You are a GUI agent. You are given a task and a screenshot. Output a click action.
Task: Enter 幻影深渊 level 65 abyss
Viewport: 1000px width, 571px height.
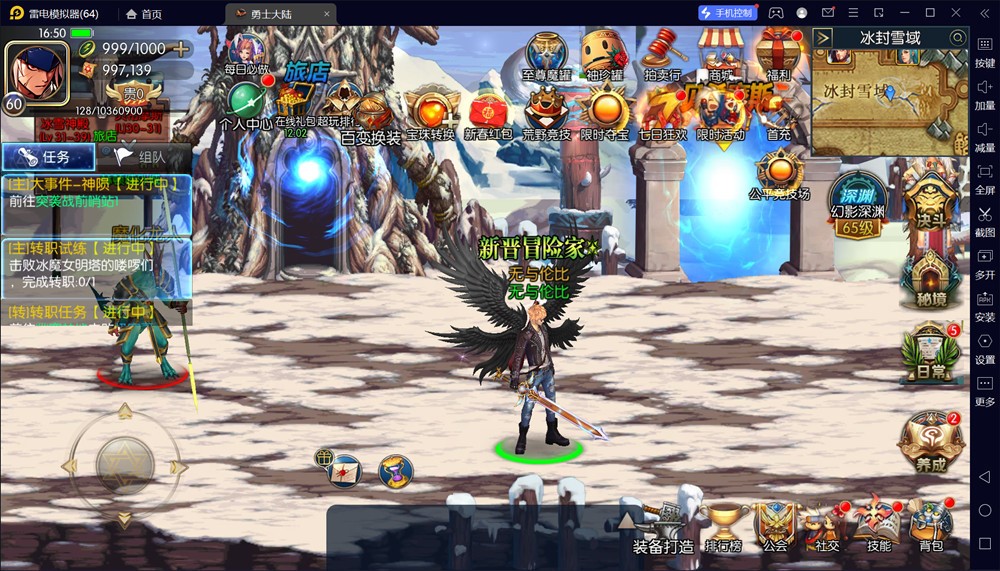click(858, 206)
